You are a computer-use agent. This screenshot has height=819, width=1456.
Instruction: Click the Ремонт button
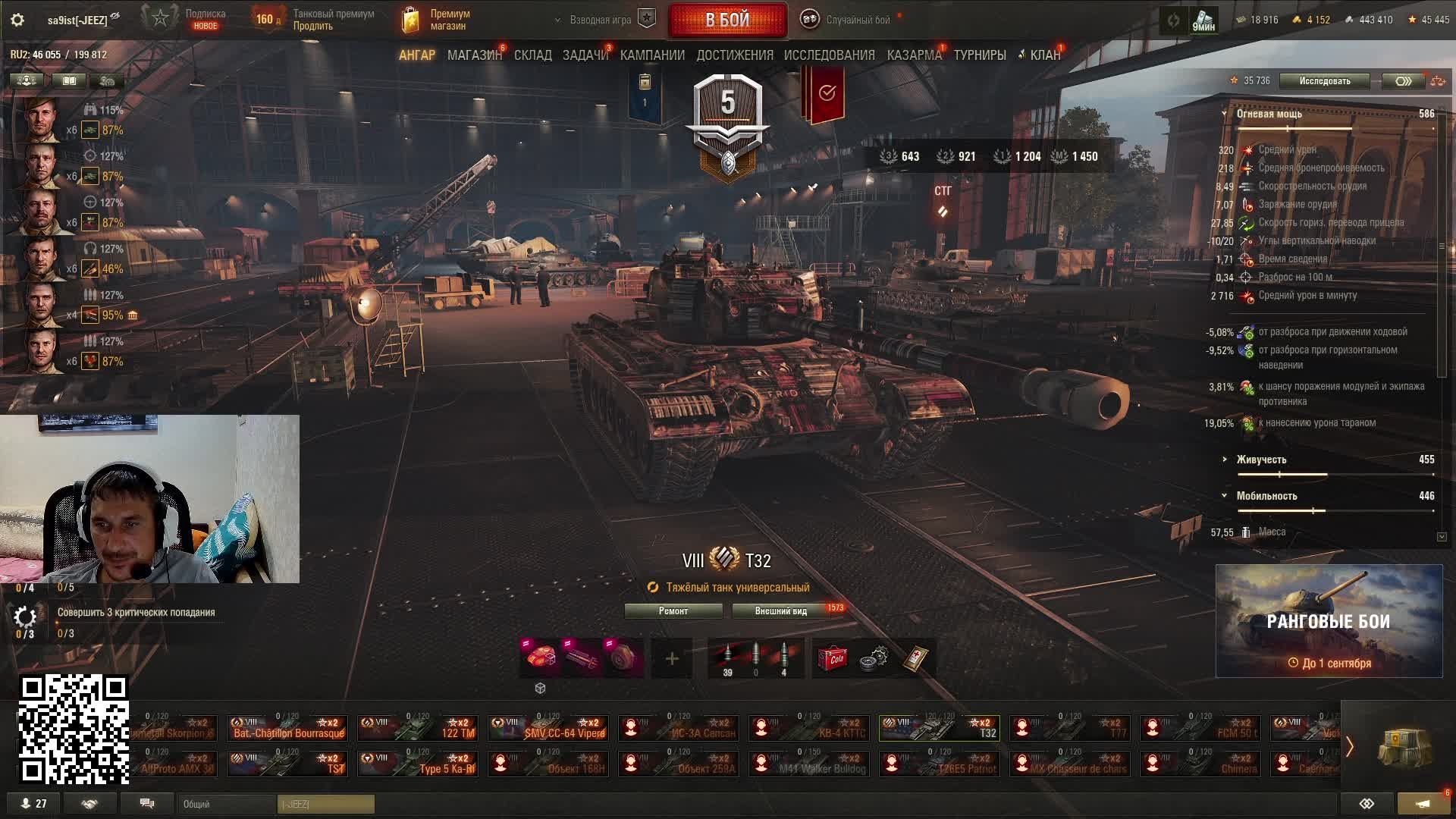coord(673,611)
